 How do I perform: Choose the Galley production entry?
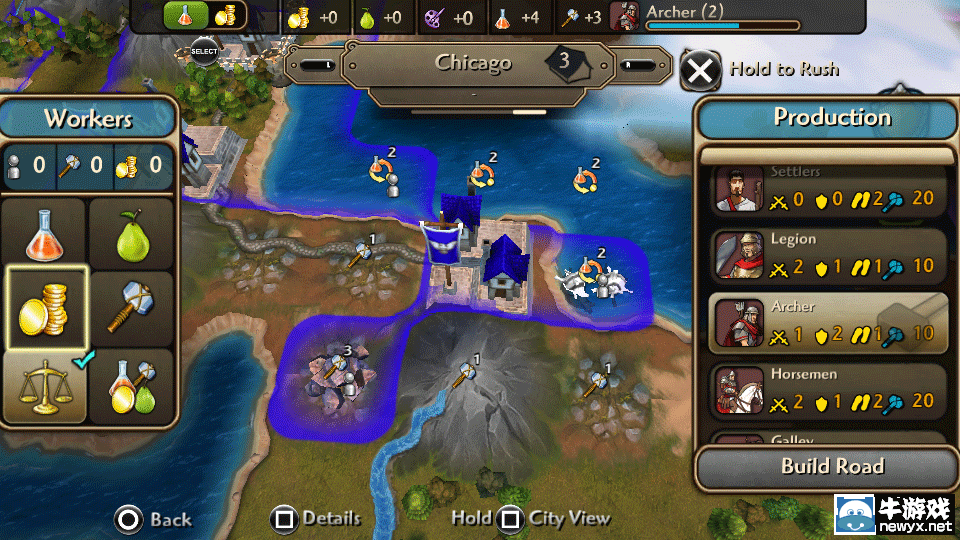828,439
